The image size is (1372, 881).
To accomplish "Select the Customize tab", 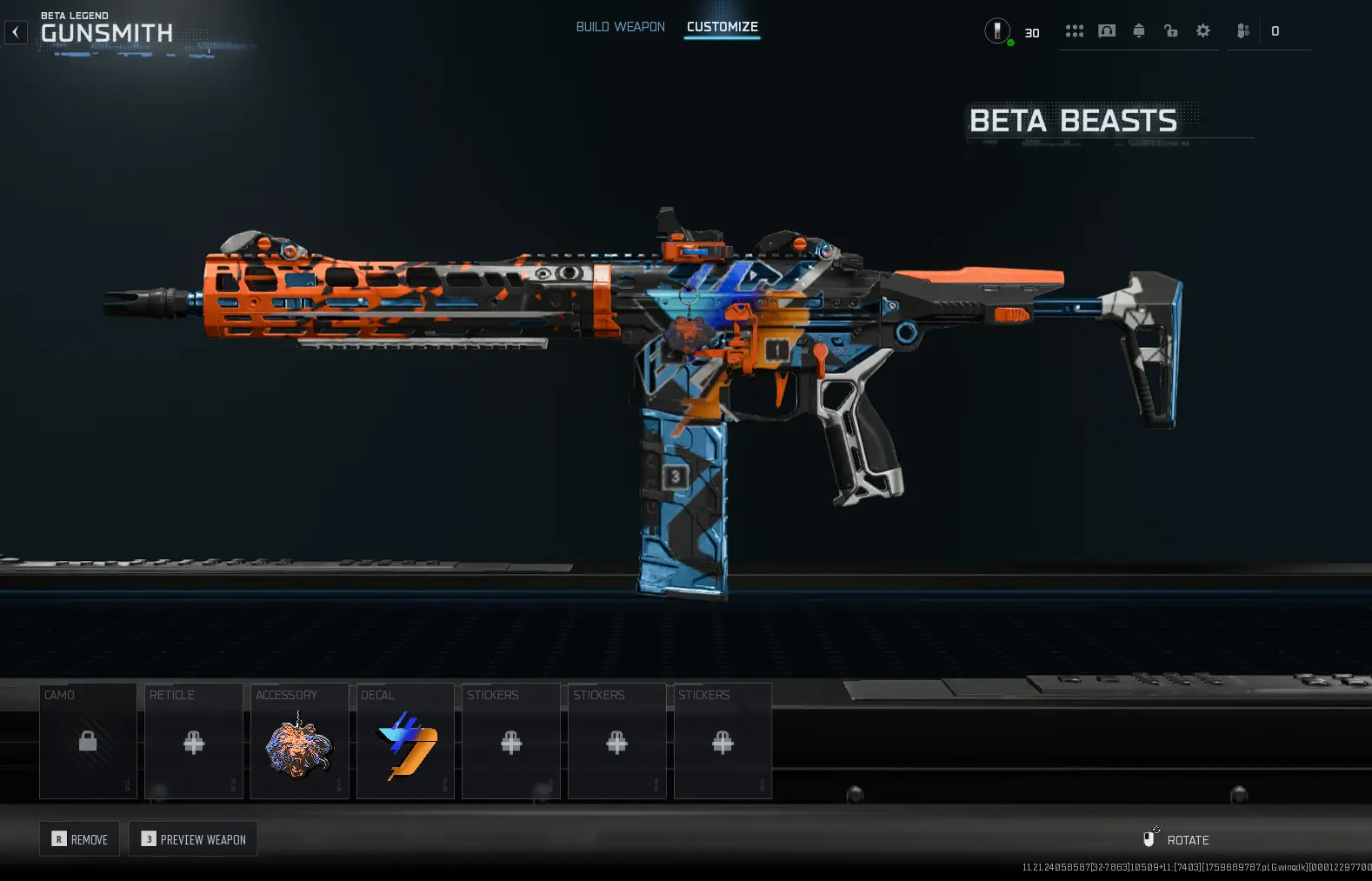I will click(722, 27).
